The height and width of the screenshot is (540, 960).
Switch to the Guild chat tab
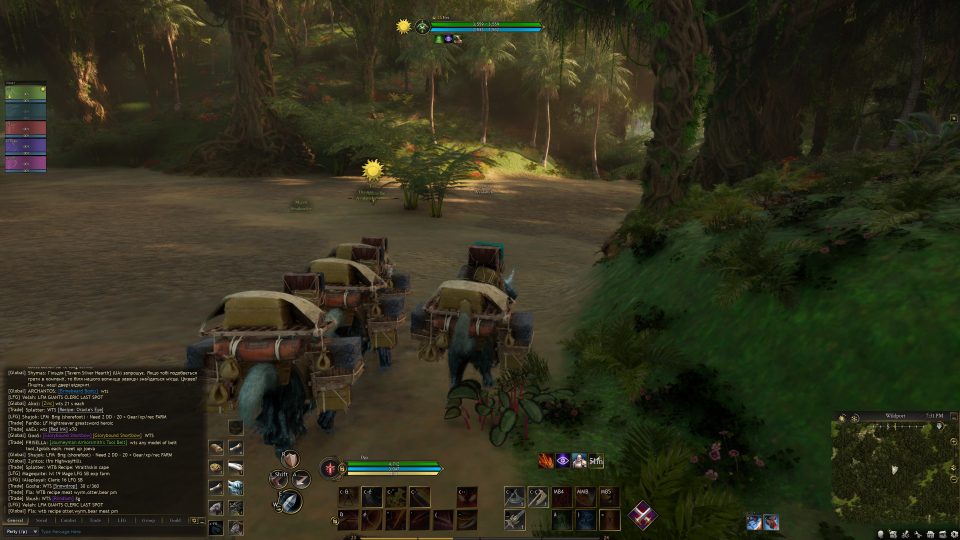(x=175, y=520)
